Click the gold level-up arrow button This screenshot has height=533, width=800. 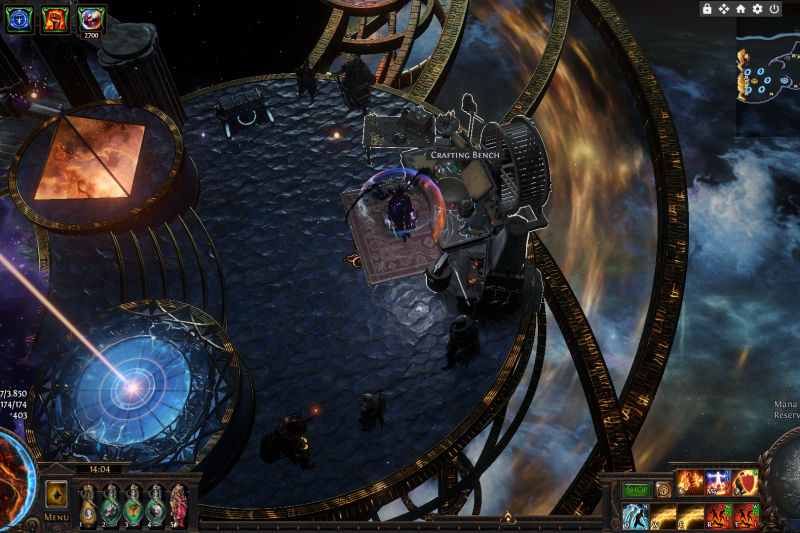(x=56, y=494)
